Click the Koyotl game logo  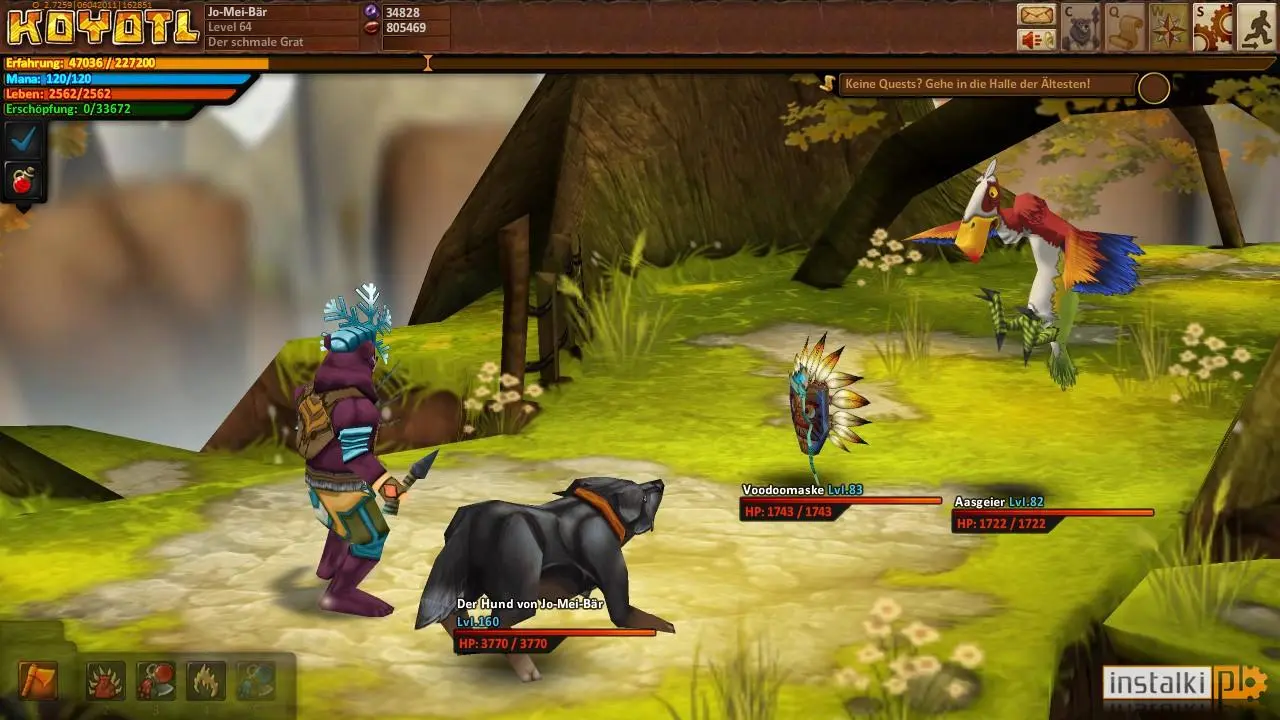(102, 27)
